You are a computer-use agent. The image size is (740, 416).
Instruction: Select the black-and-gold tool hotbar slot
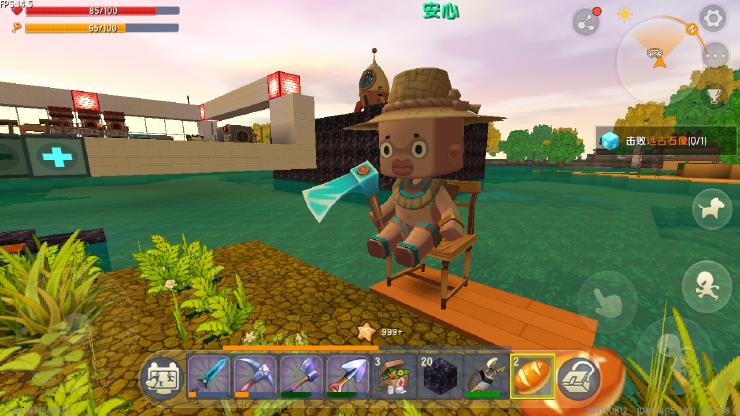[485, 376]
